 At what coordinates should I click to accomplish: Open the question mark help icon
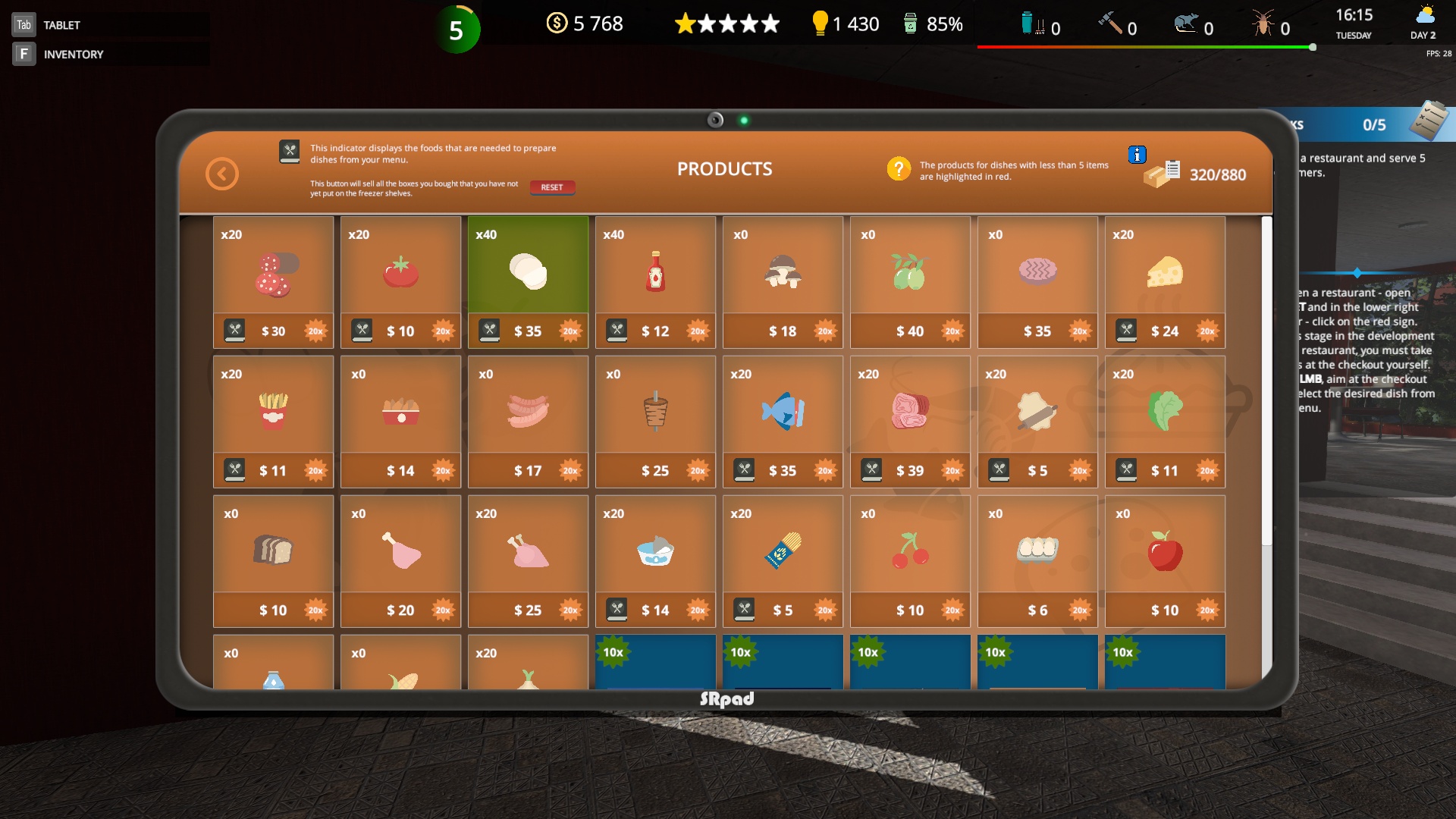(x=899, y=169)
